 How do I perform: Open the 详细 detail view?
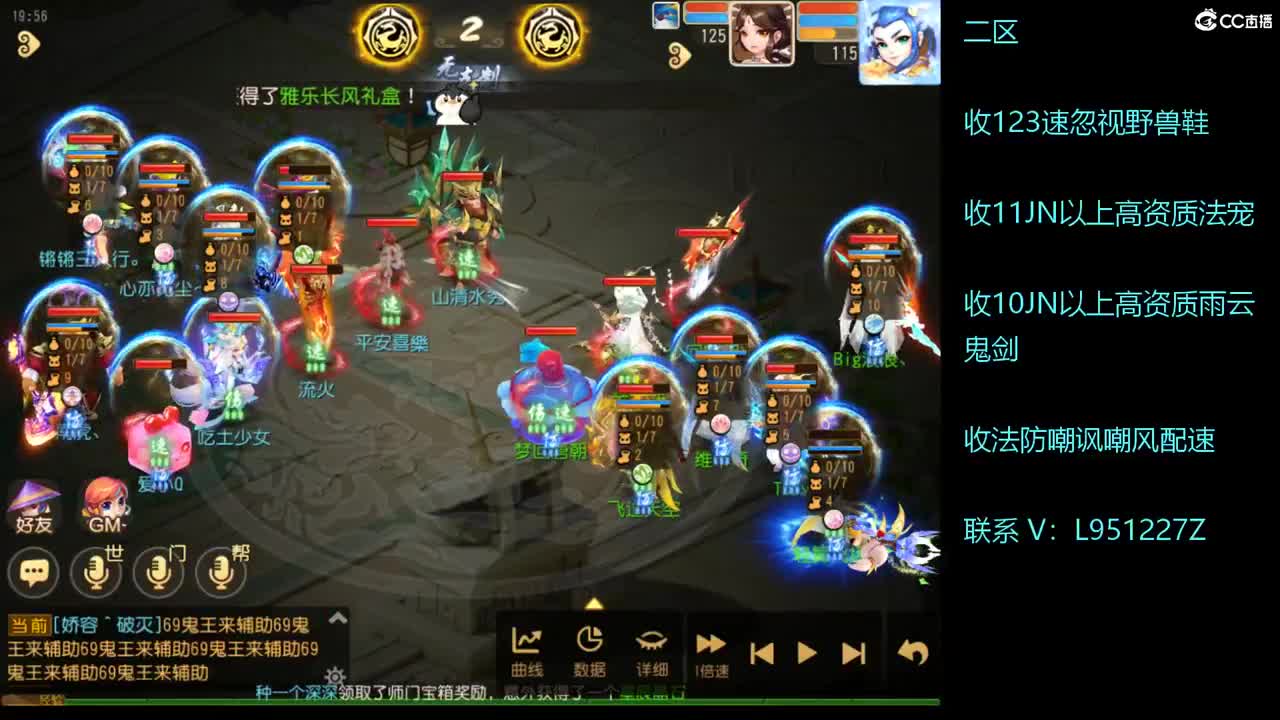653,650
